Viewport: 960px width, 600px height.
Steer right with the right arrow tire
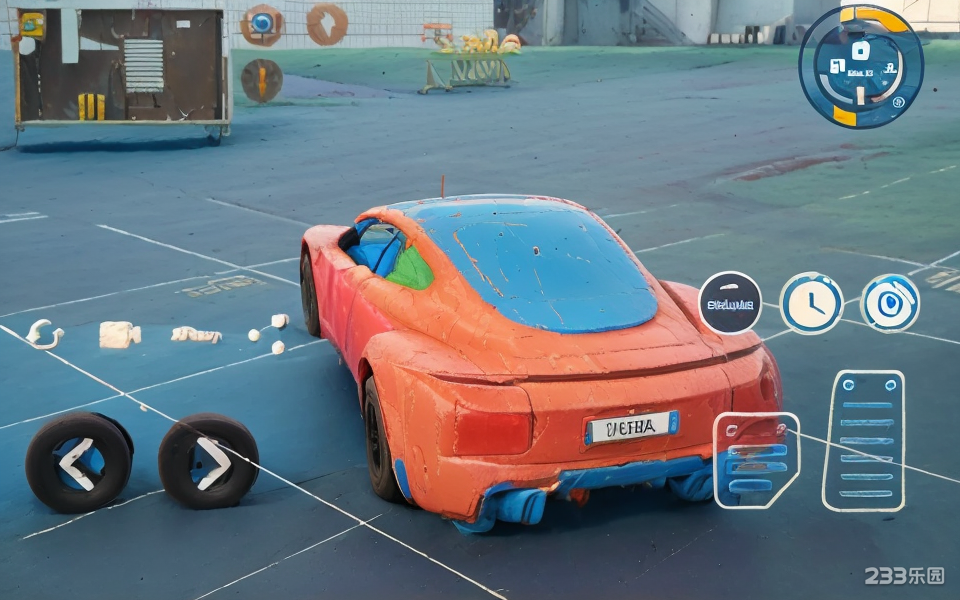click(209, 462)
